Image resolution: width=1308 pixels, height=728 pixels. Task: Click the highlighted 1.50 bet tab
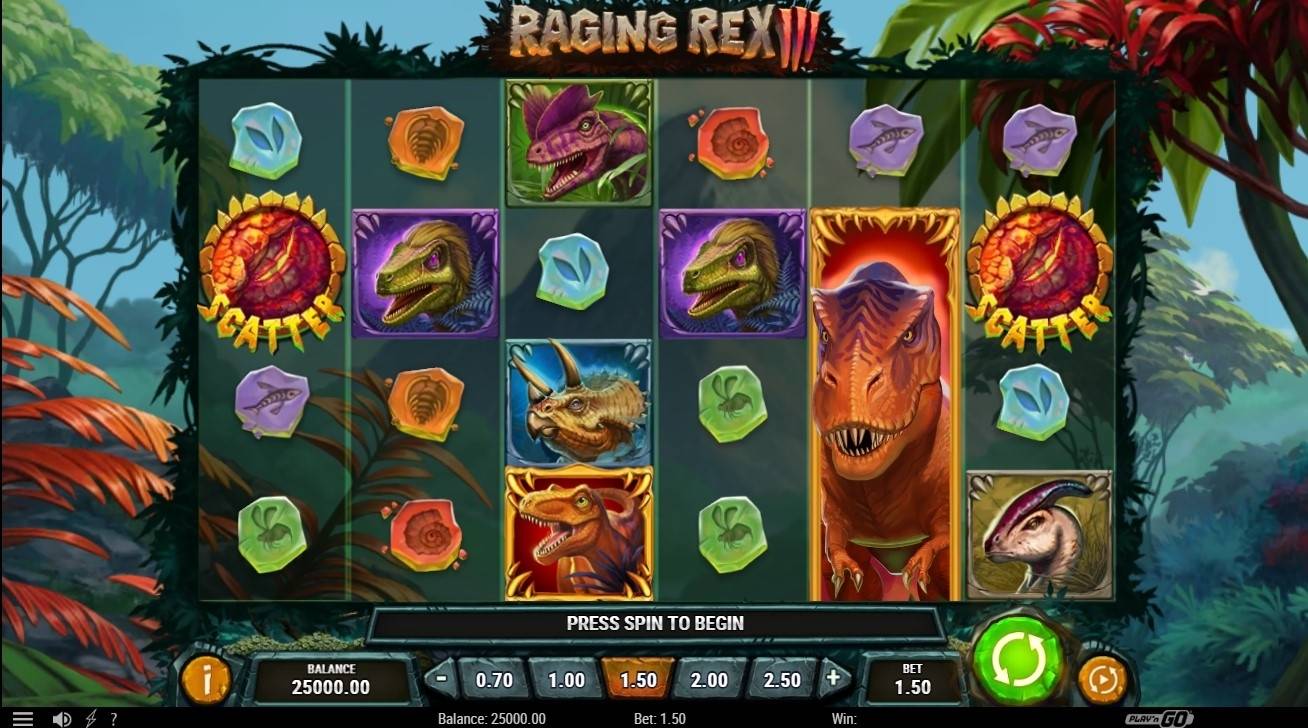(637, 677)
